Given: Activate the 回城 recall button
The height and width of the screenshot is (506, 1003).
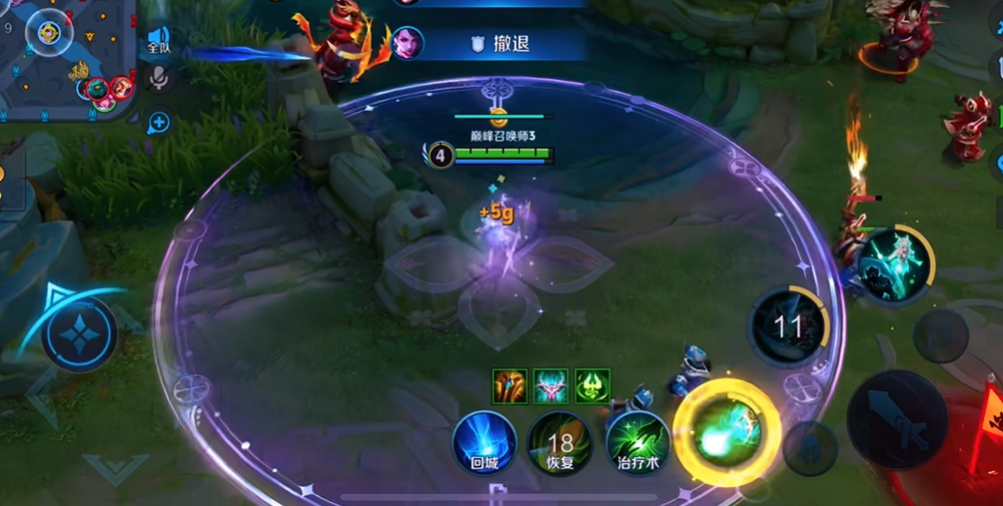Looking at the screenshot, I should 485,442.
